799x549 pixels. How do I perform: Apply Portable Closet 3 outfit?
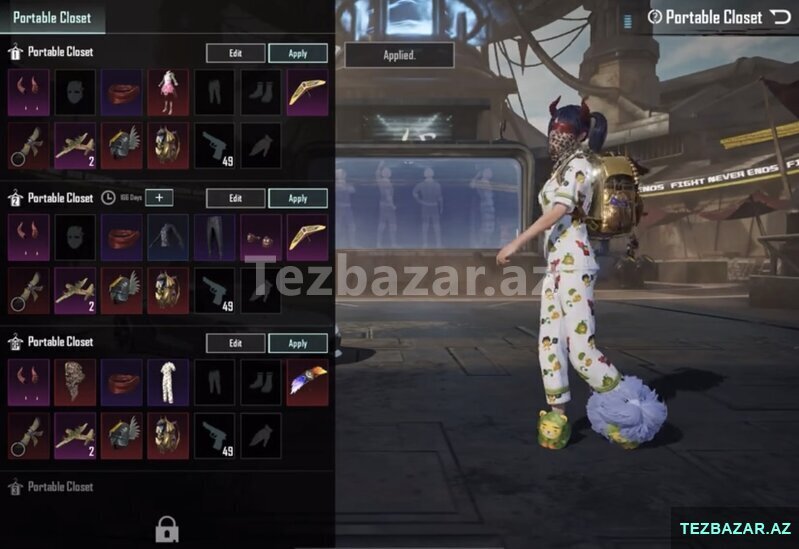click(298, 343)
